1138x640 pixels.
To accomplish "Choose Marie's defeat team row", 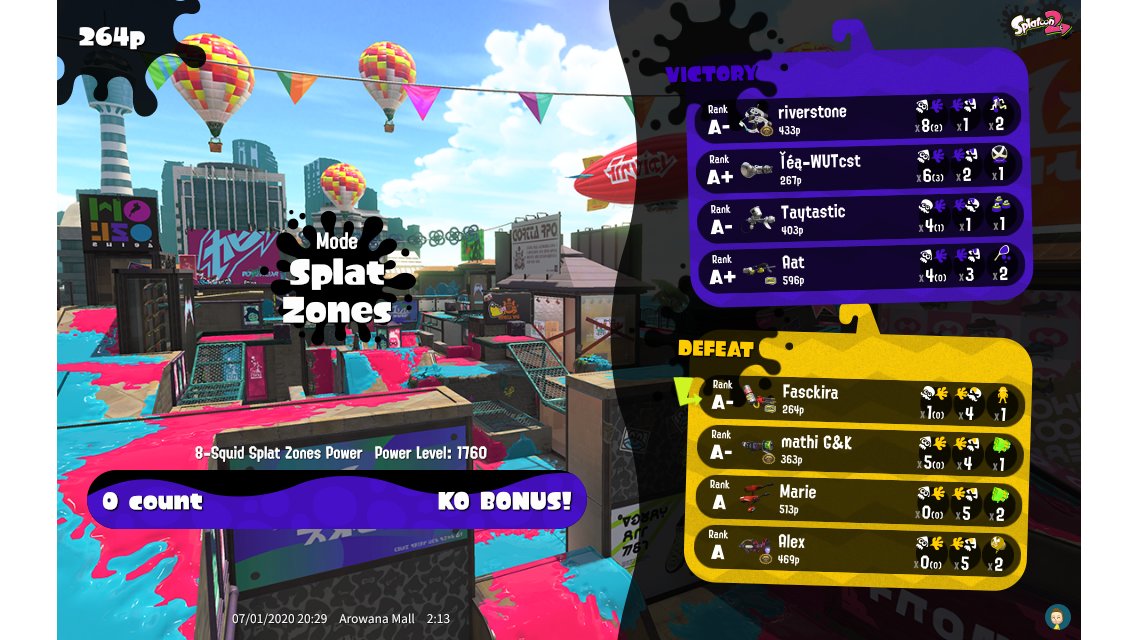I will coord(860,500).
